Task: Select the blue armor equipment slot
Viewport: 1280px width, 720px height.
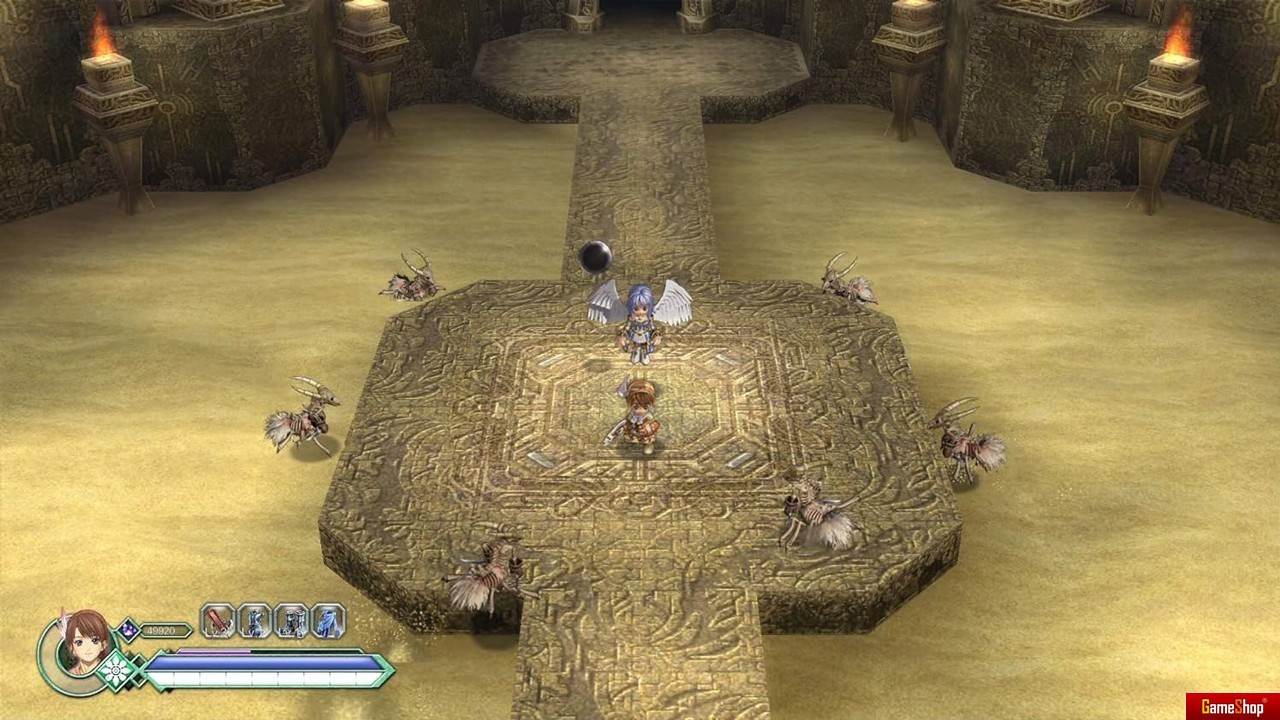Action: (x=255, y=621)
